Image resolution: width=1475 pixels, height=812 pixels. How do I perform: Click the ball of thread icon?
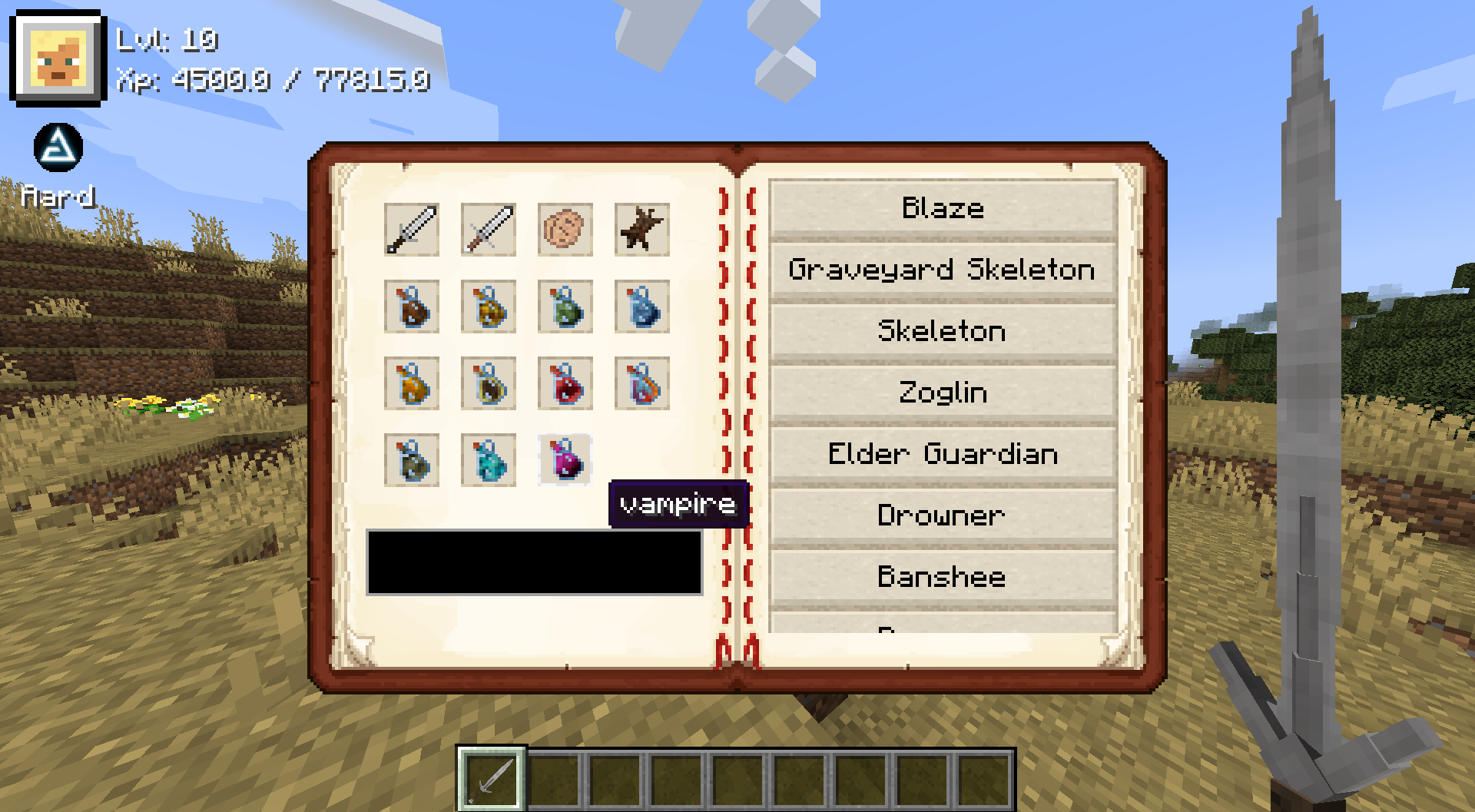tap(565, 228)
